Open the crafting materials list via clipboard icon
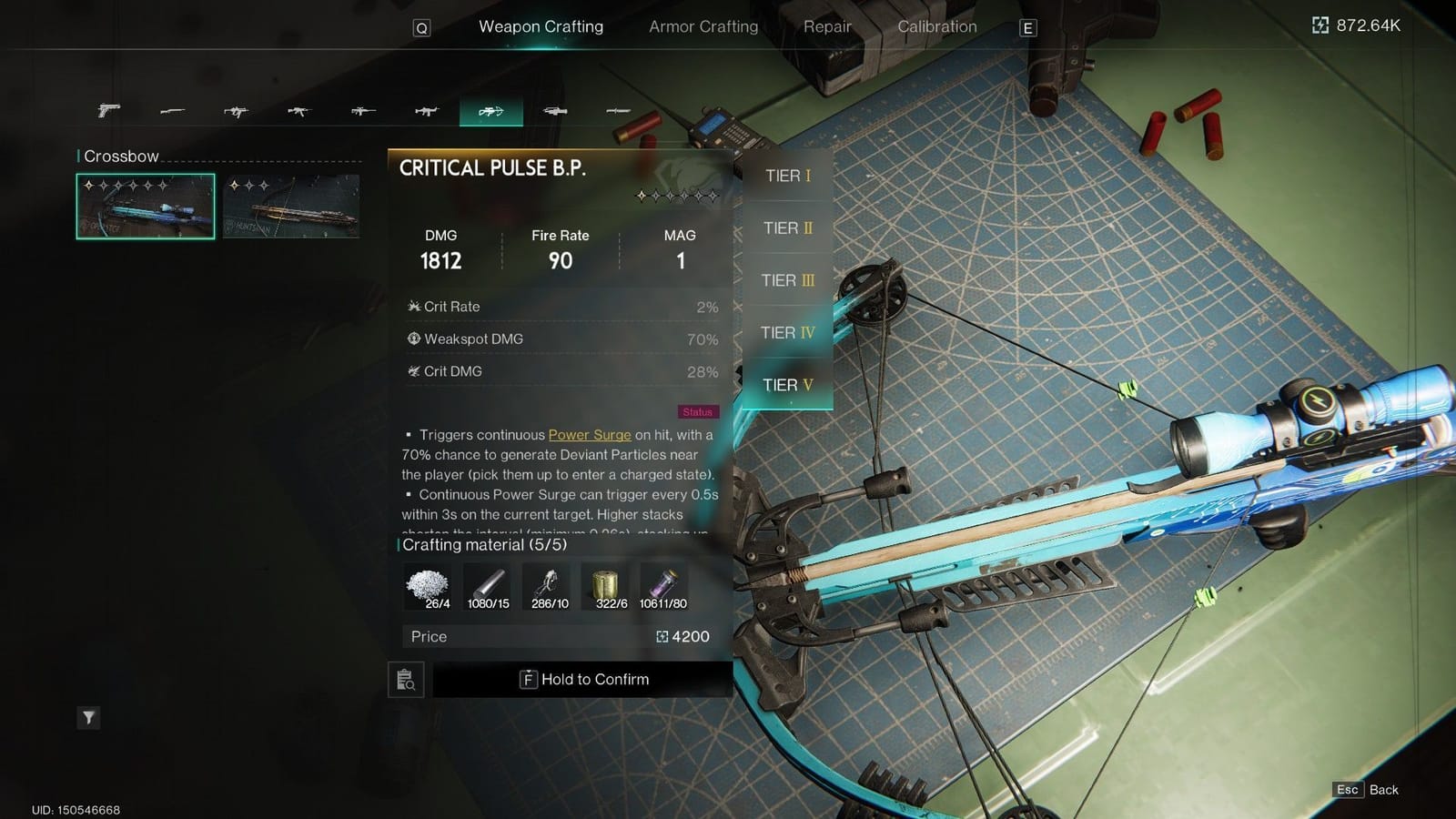Viewport: 1456px width, 819px height. click(406, 680)
